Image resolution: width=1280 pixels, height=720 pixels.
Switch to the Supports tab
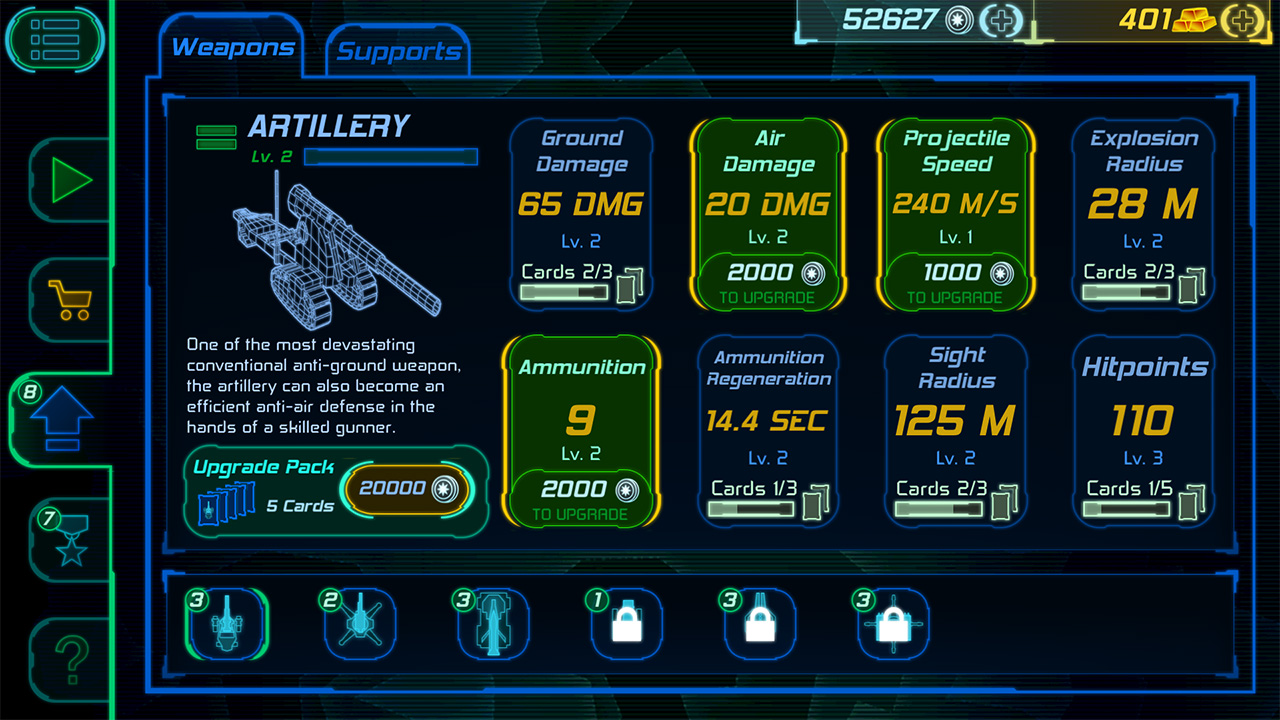click(x=396, y=49)
